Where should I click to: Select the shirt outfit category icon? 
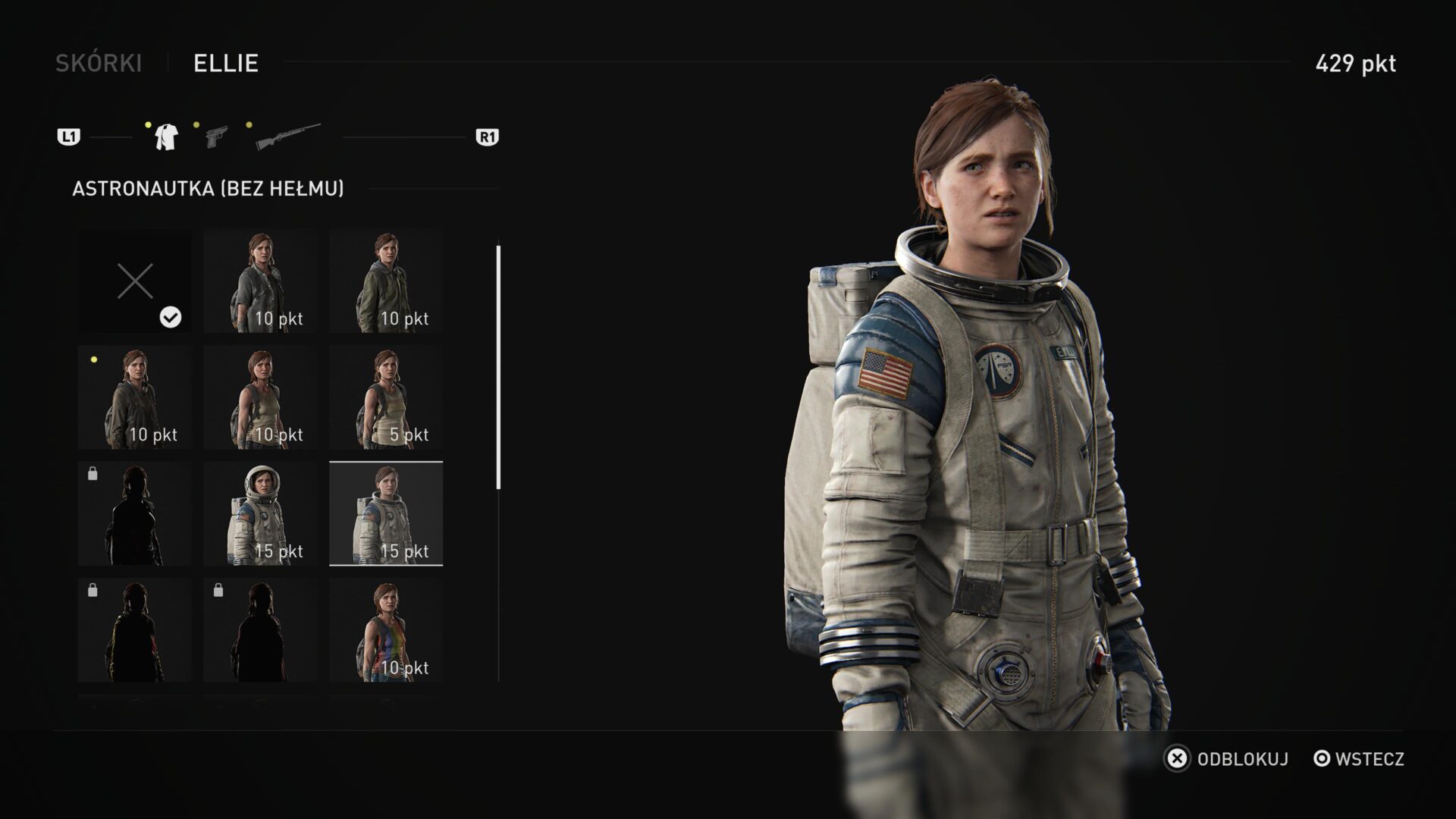(165, 137)
